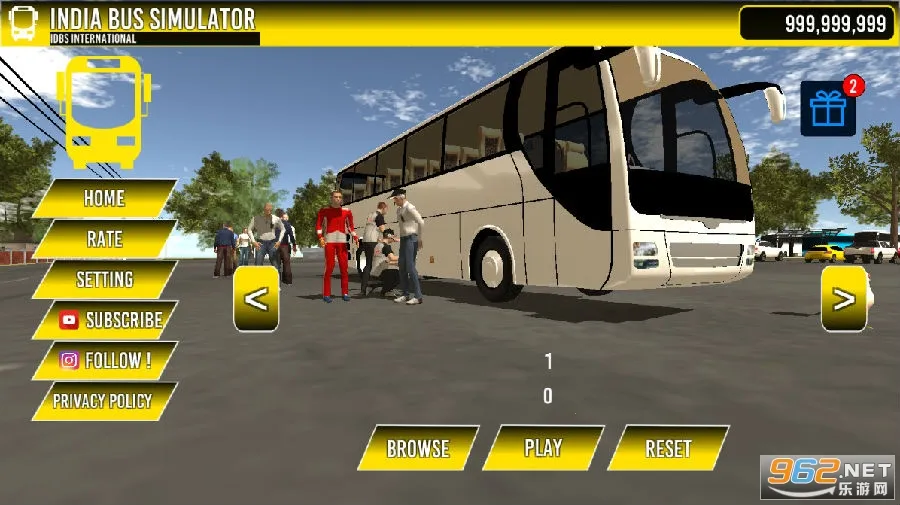Show the previous bus with left arrow

pyautogui.click(x=256, y=298)
